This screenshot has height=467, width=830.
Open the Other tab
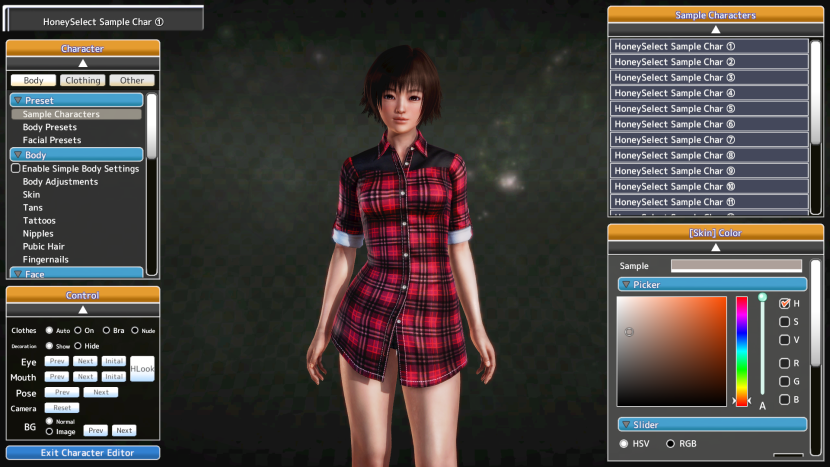(x=132, y=80)
